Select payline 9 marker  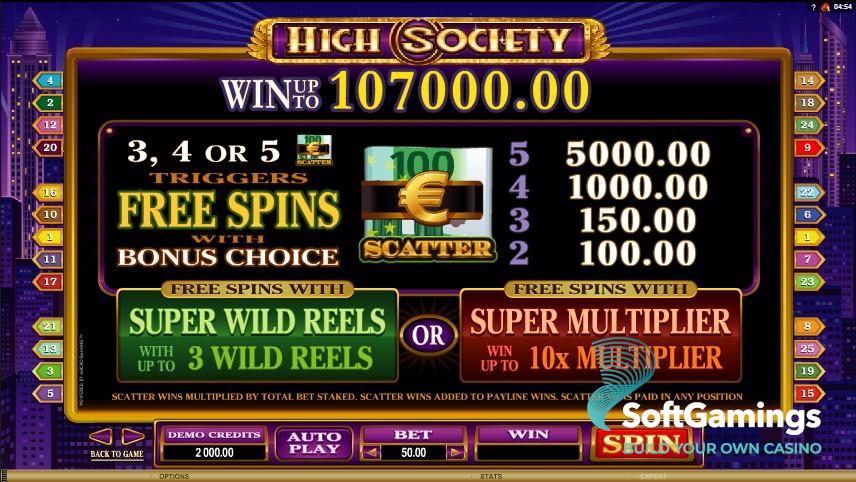(807, 147)
